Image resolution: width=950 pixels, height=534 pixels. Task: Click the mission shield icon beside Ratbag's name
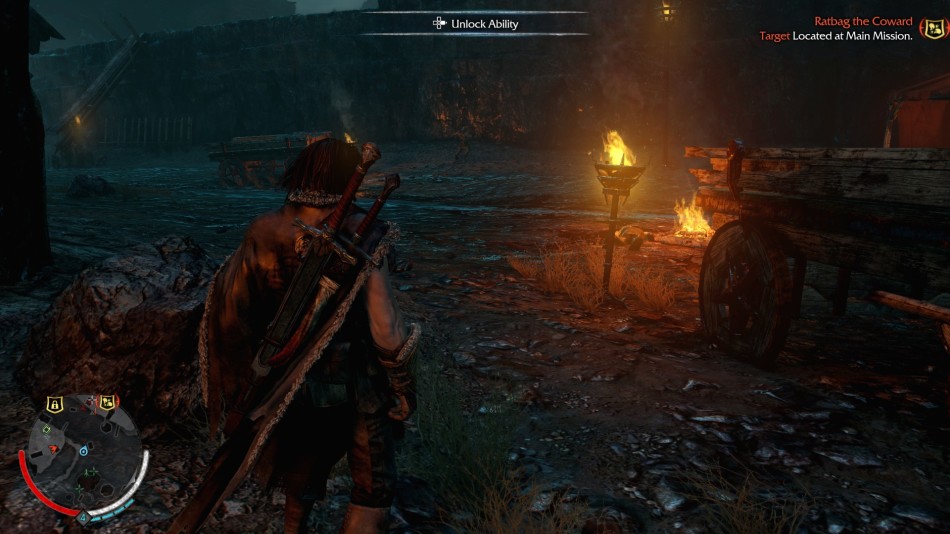(x=932, y=27)
